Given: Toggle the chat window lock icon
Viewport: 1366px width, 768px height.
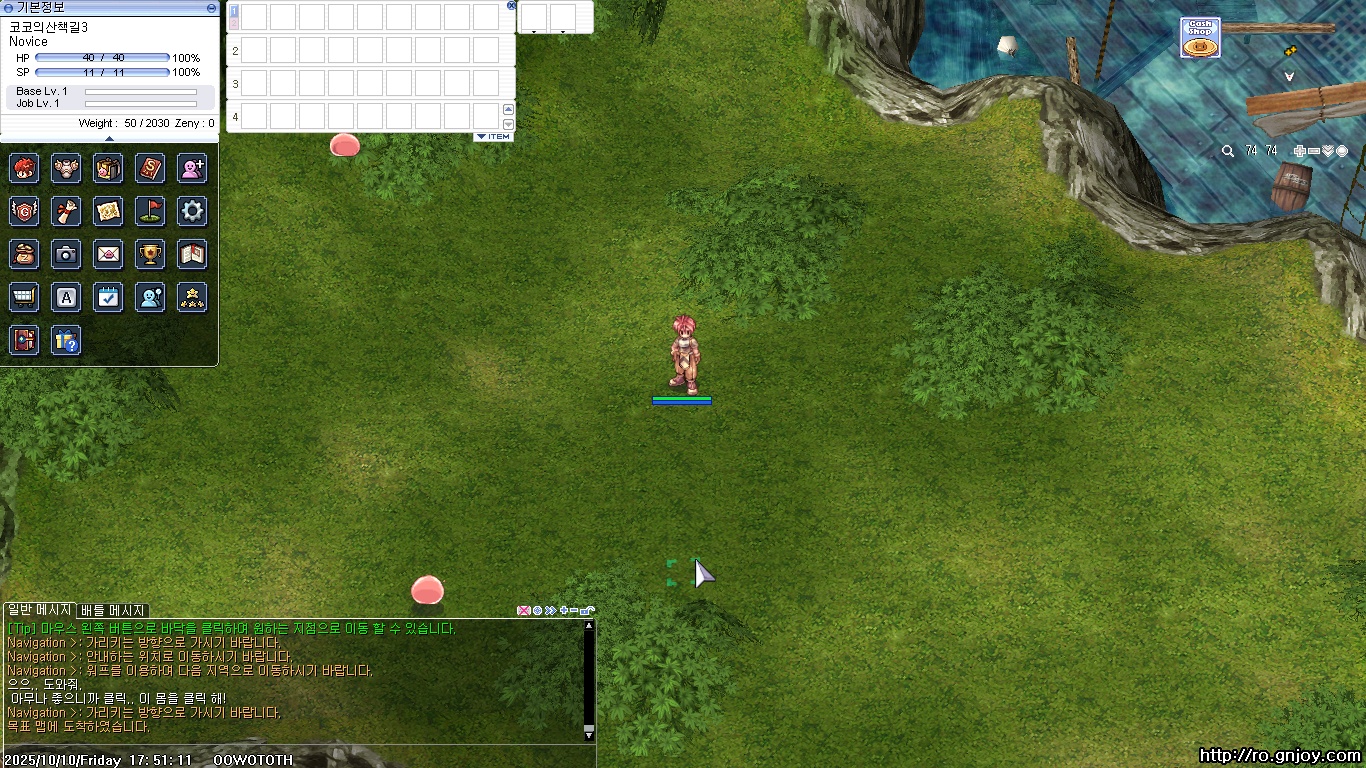Looking at the screenshot, I should (x=587, y=610).
